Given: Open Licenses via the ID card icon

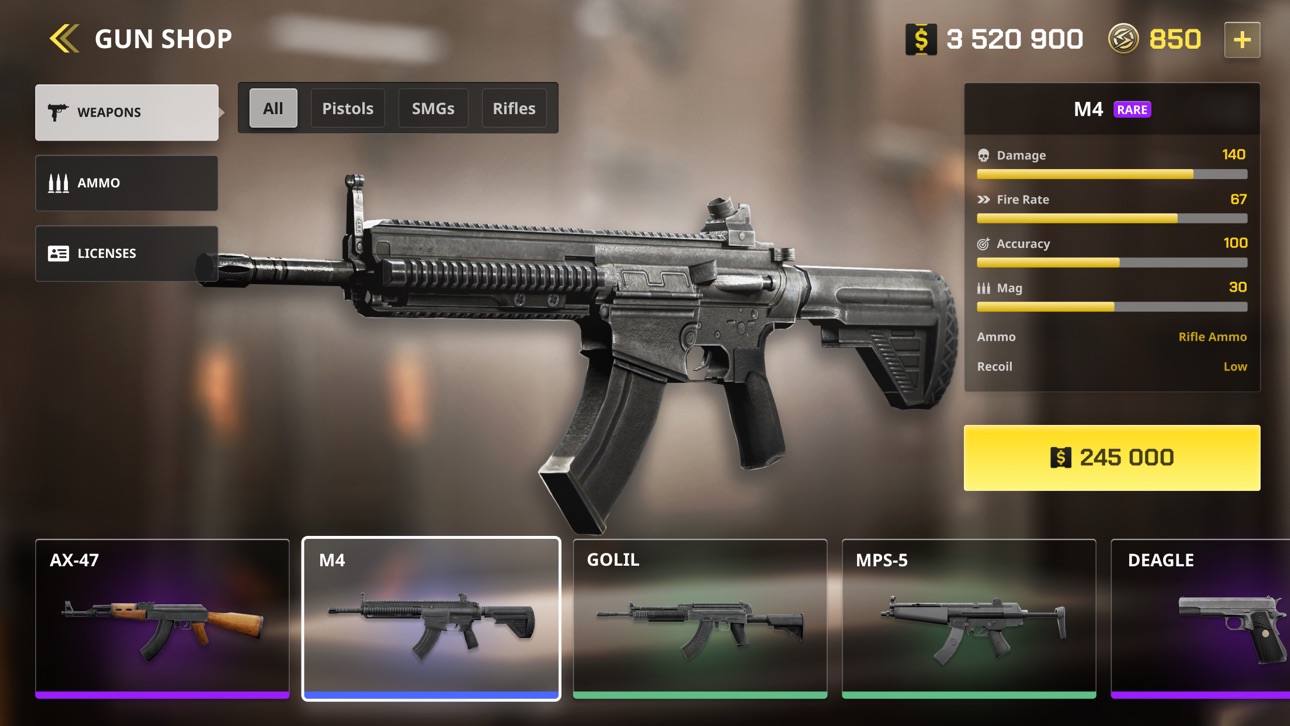Looking at the screenshot, I should click(58, 253).
